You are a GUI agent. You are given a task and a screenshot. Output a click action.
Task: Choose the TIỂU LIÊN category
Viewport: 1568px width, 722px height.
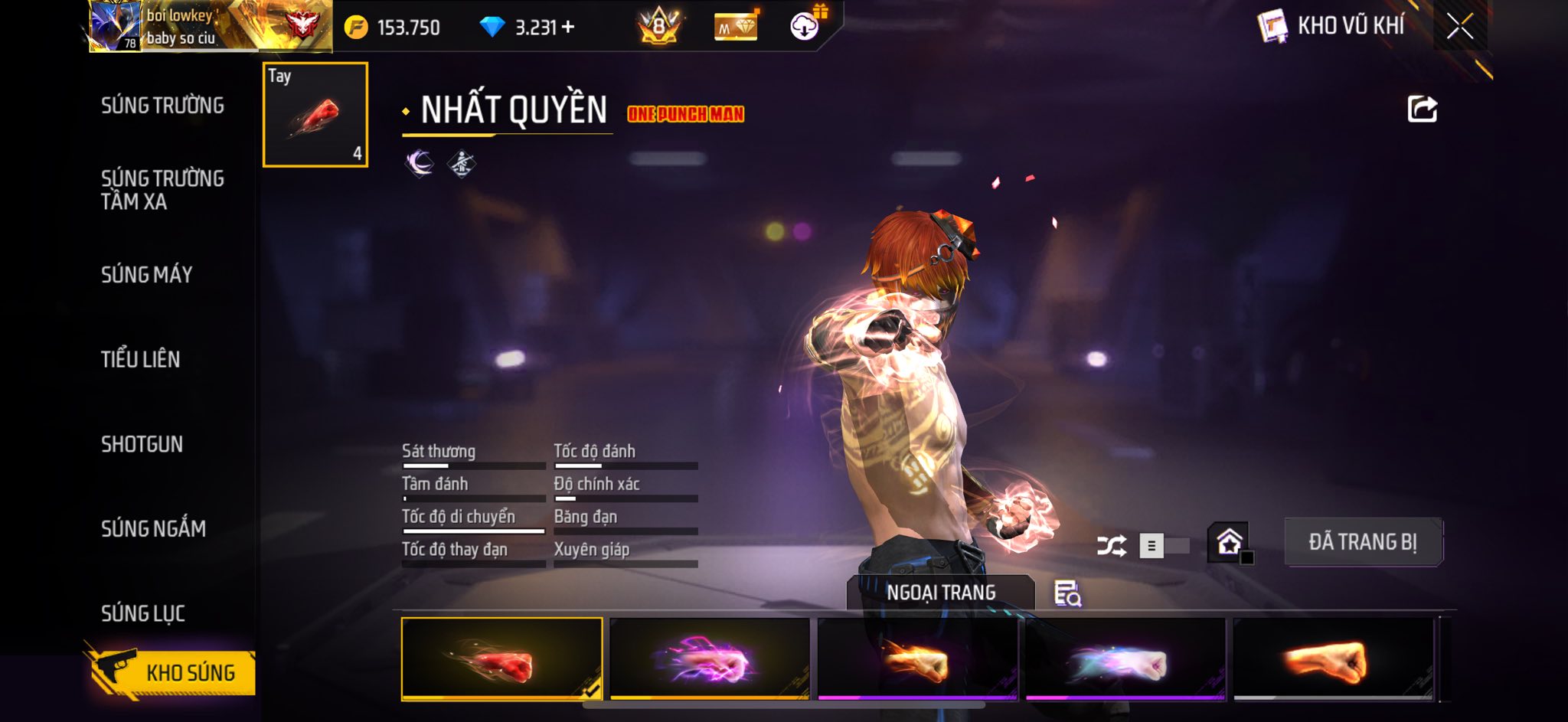pyautogui.click(x=140, y=359)
